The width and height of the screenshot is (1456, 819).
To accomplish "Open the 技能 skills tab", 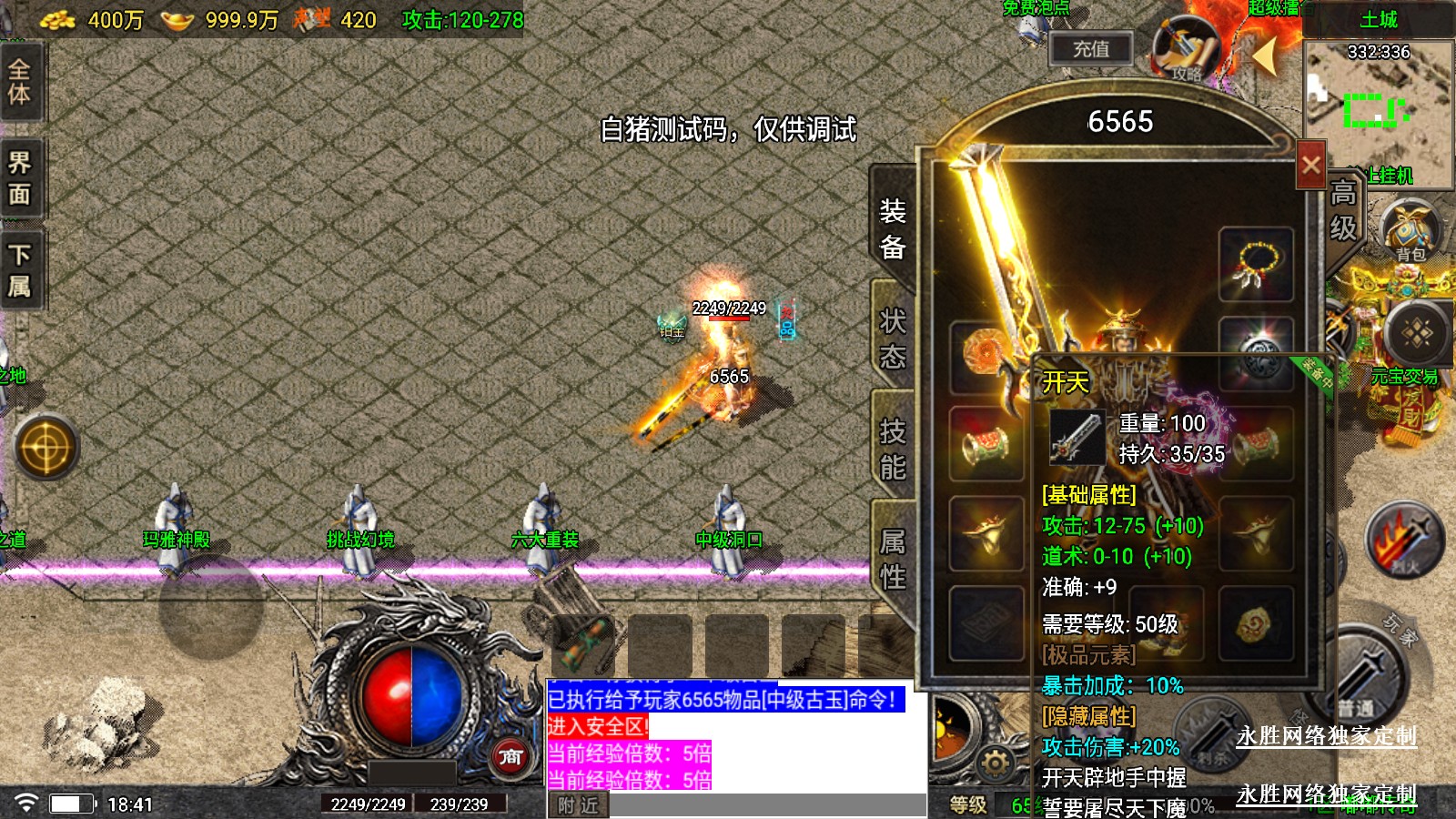I will (x=893, y=449).
